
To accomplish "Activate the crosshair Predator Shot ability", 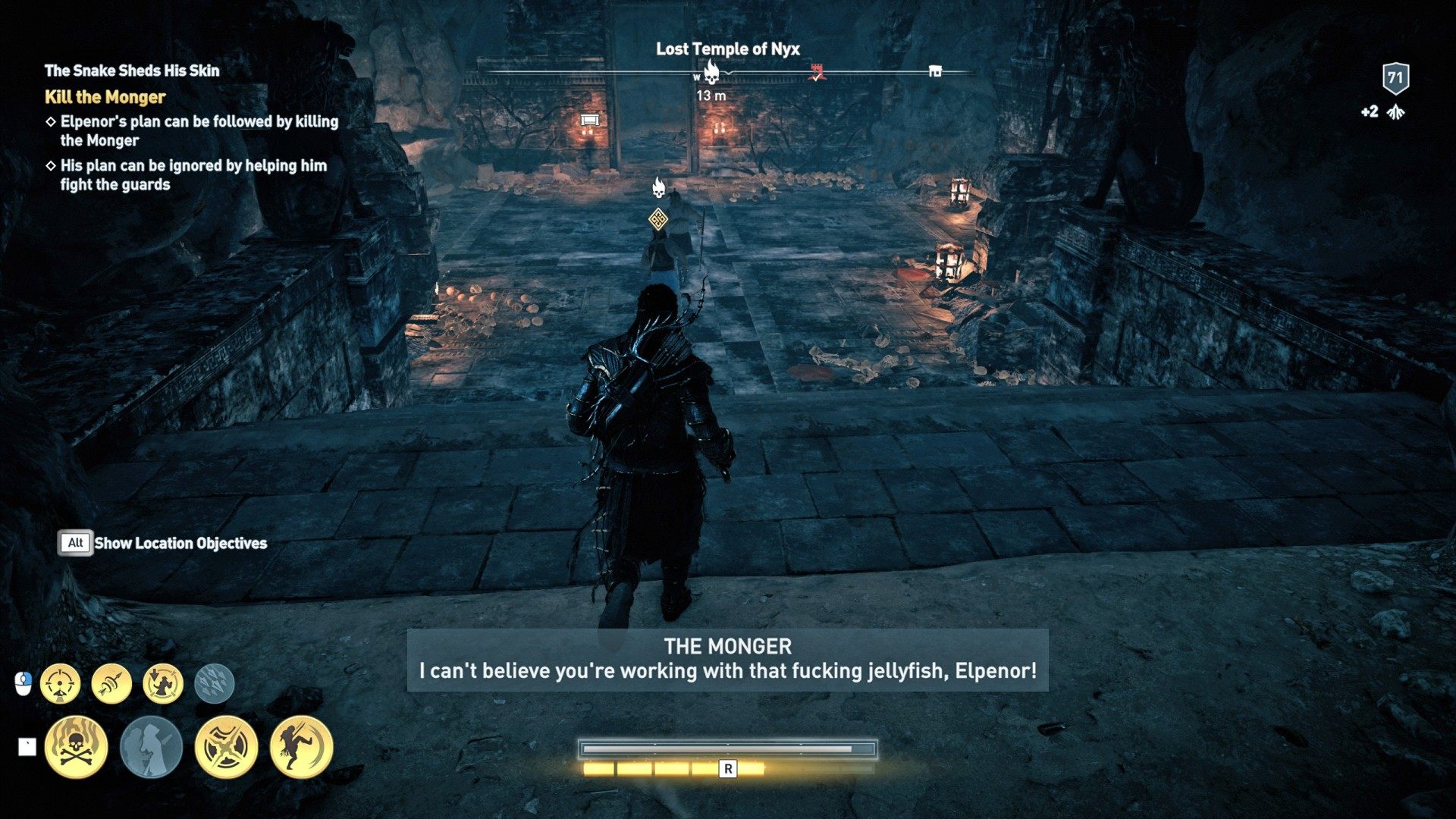I will (x=60, y=683).
